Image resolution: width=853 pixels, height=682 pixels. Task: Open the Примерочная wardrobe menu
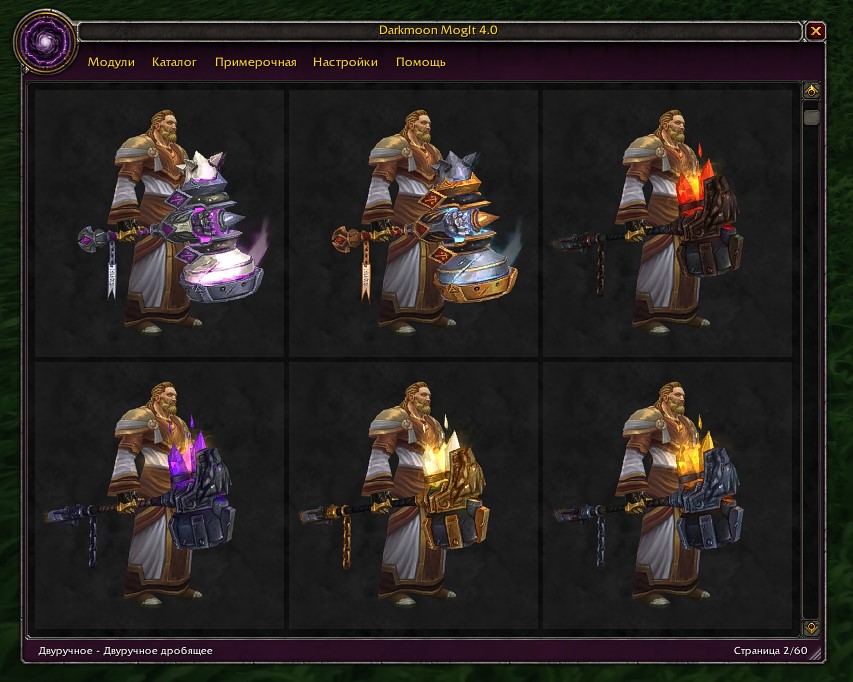point(255,62)
